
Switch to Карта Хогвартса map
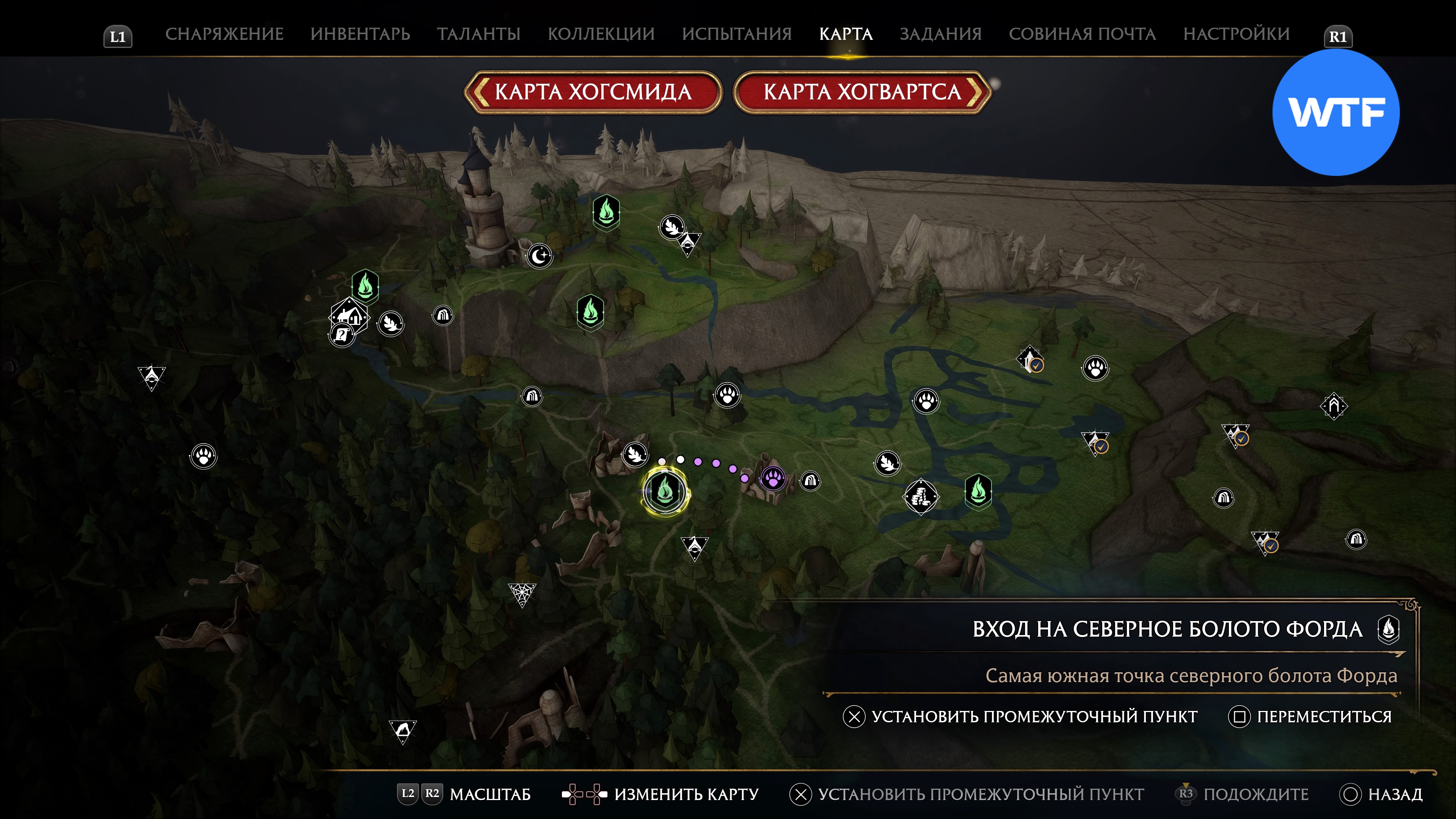[x=862, y=91]
